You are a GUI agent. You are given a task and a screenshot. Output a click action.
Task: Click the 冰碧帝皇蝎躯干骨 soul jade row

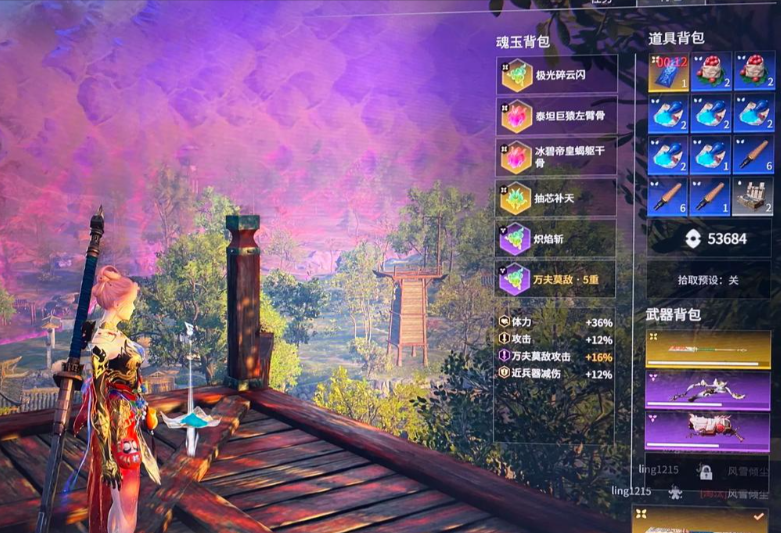(556, 157)
